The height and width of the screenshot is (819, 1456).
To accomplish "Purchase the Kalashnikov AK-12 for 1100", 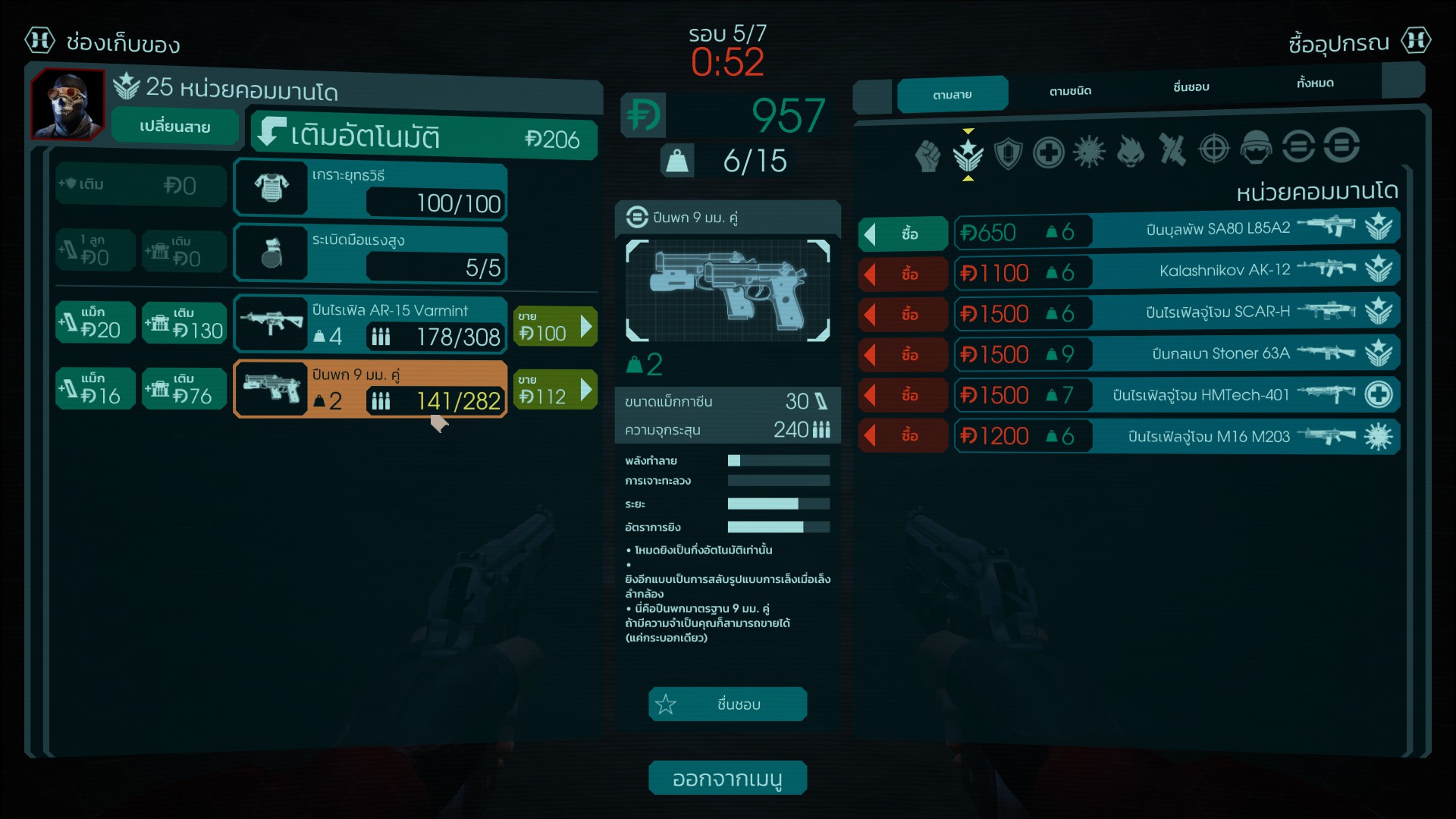I will 902,274.
